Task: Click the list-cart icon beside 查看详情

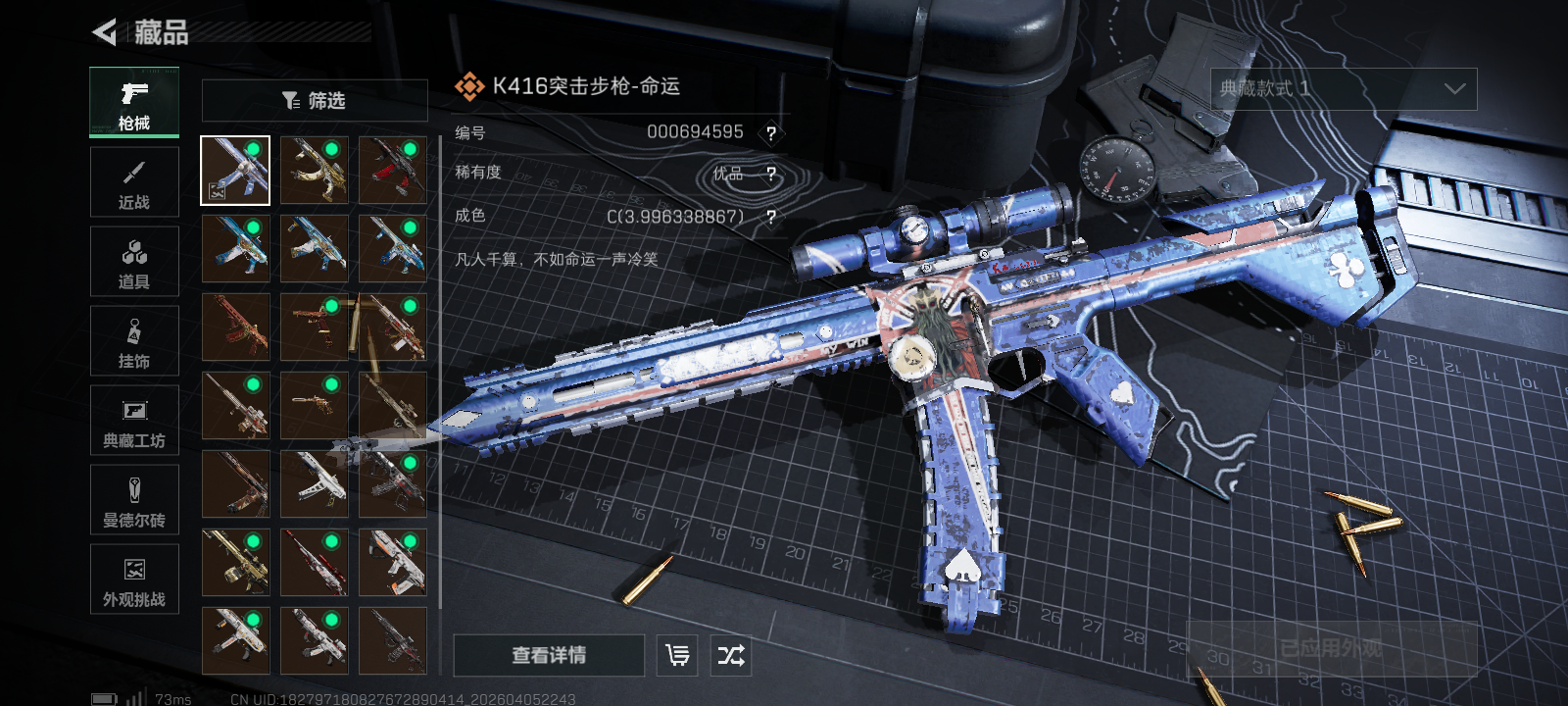Action: pos(677,655)
